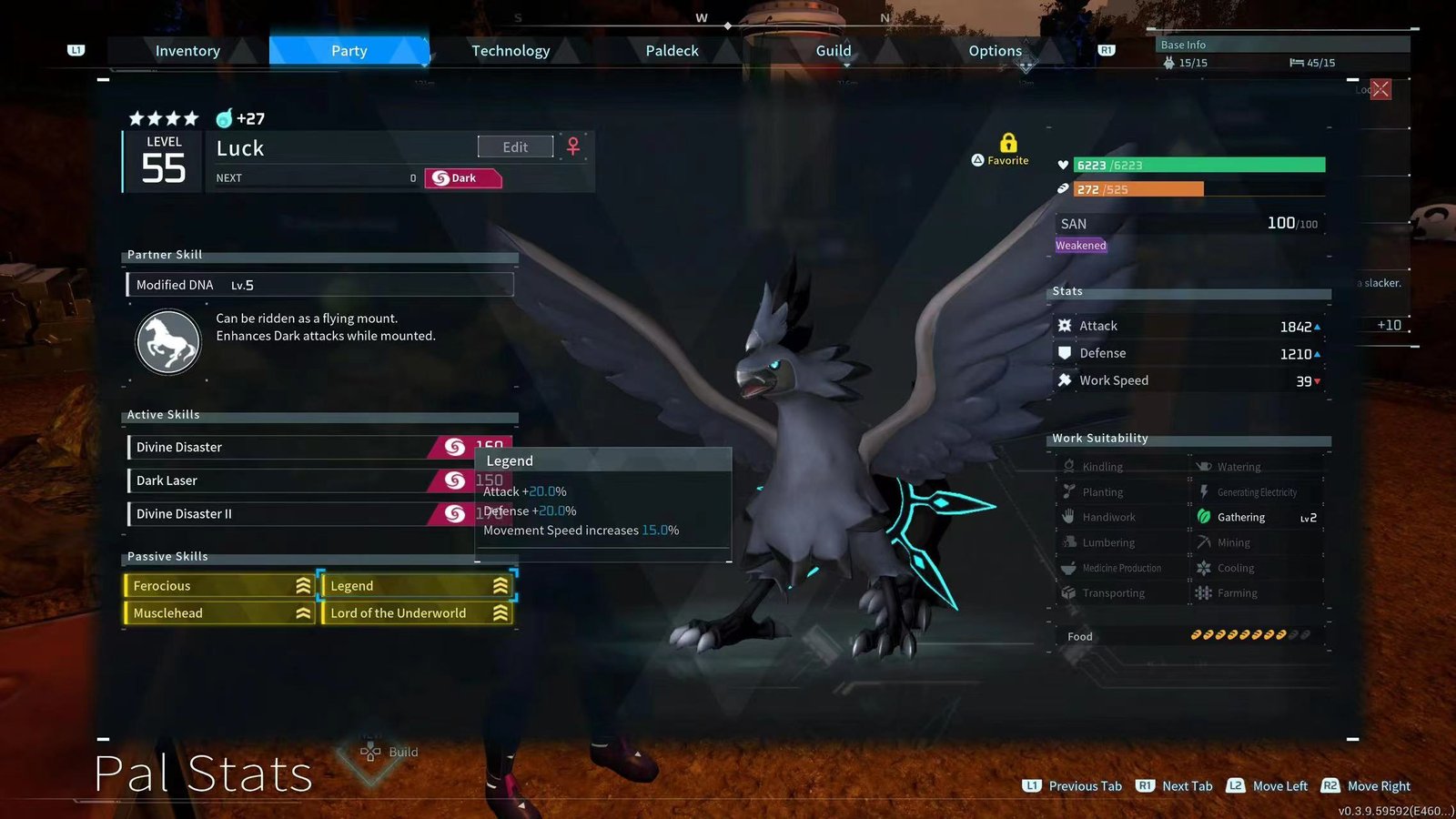Close the Pal stats panel

[x=1380, y=89]
